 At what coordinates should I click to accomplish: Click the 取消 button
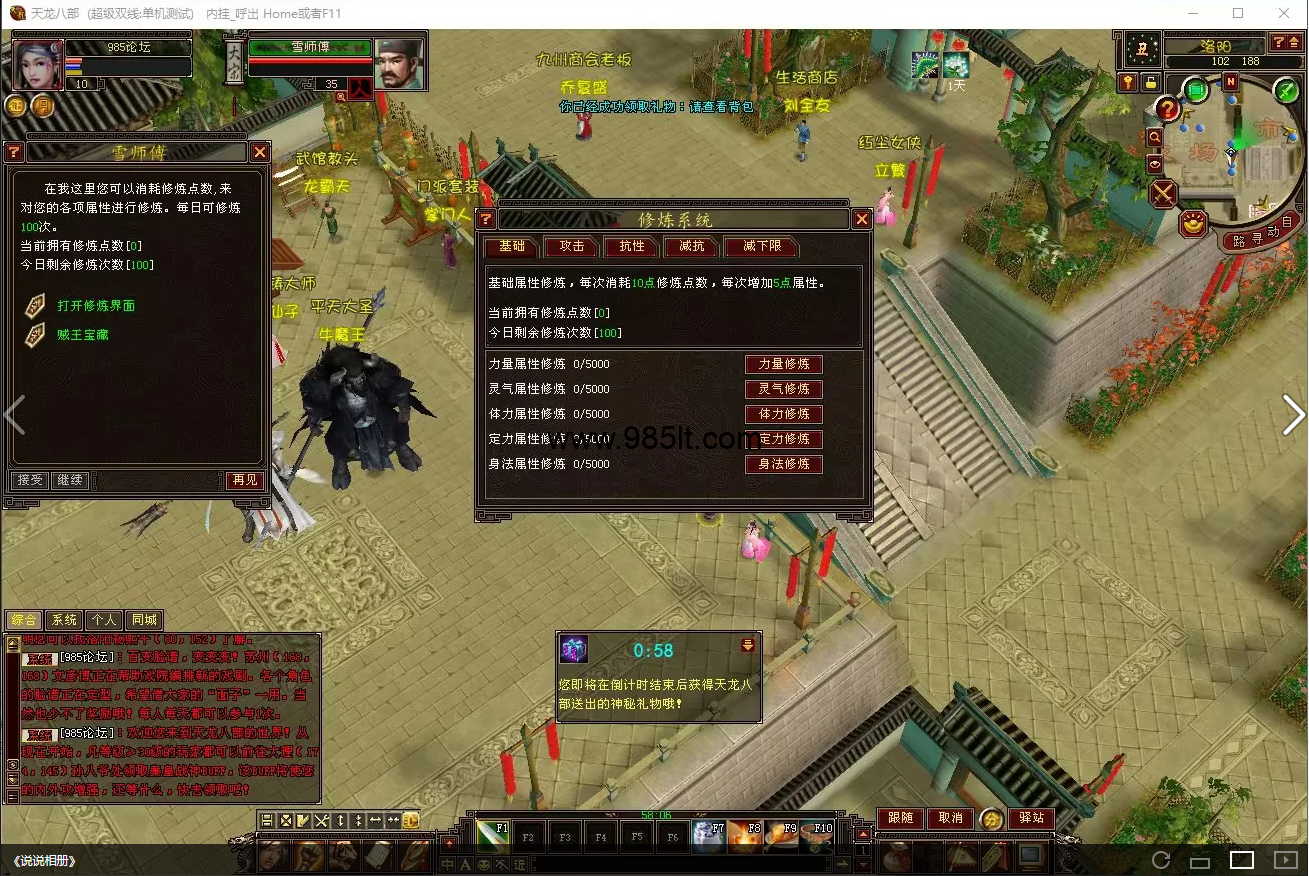click(950, 818)
